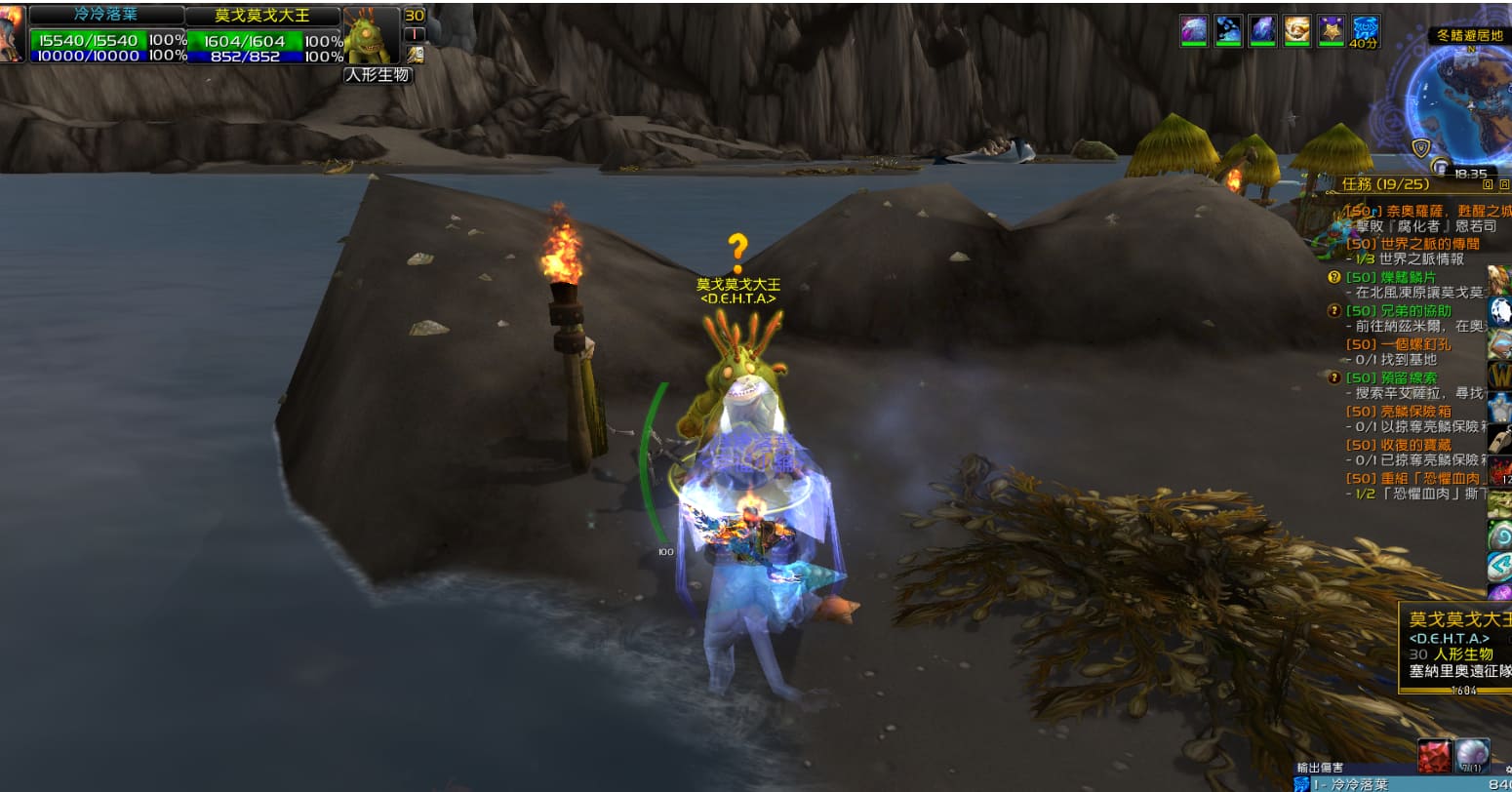The image size is (1512, 792).
Task: Click the golden swirl buff icon
Action: pyautogui.click(x=1296, y=29)
